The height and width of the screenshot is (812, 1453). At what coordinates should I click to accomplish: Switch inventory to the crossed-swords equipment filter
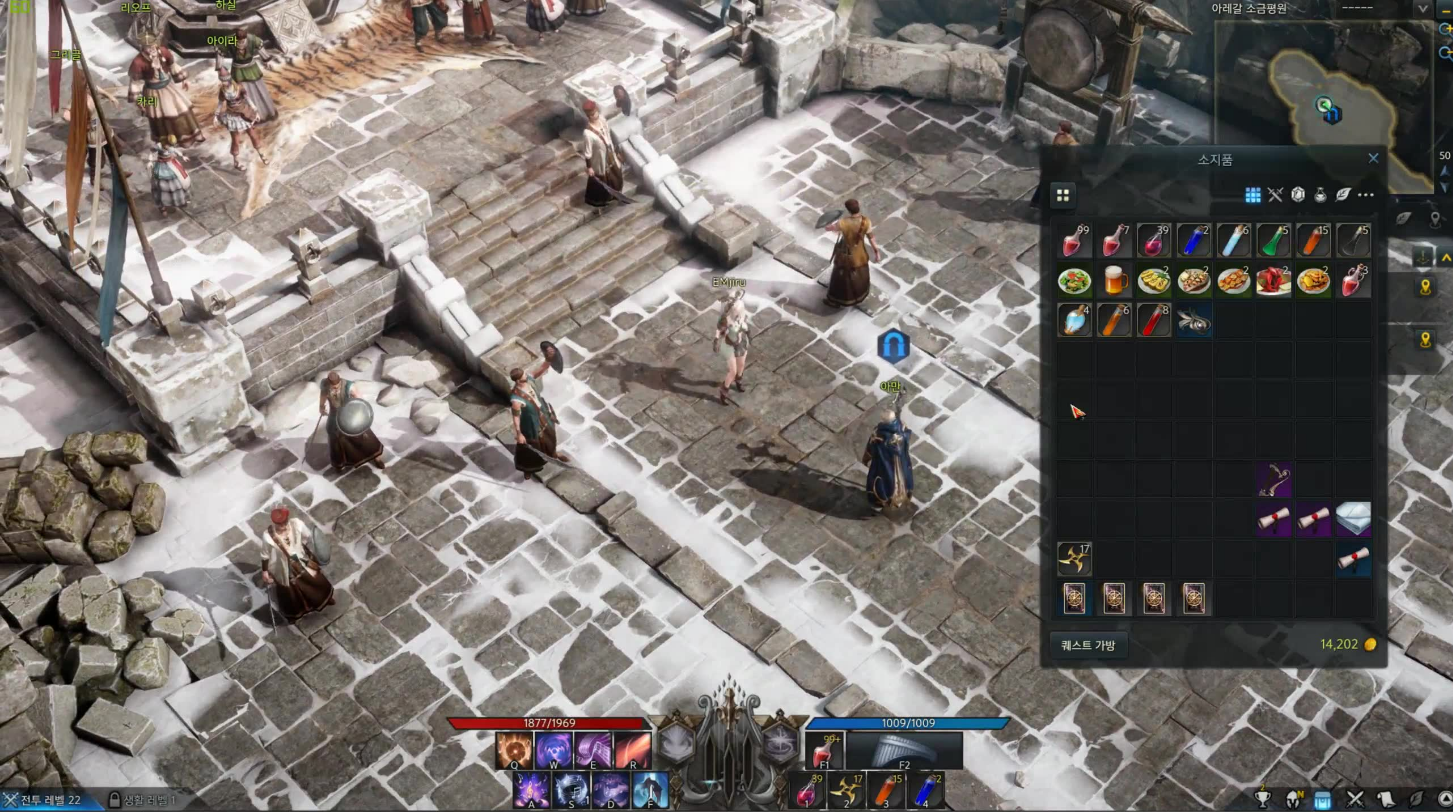pos(1275,195)
